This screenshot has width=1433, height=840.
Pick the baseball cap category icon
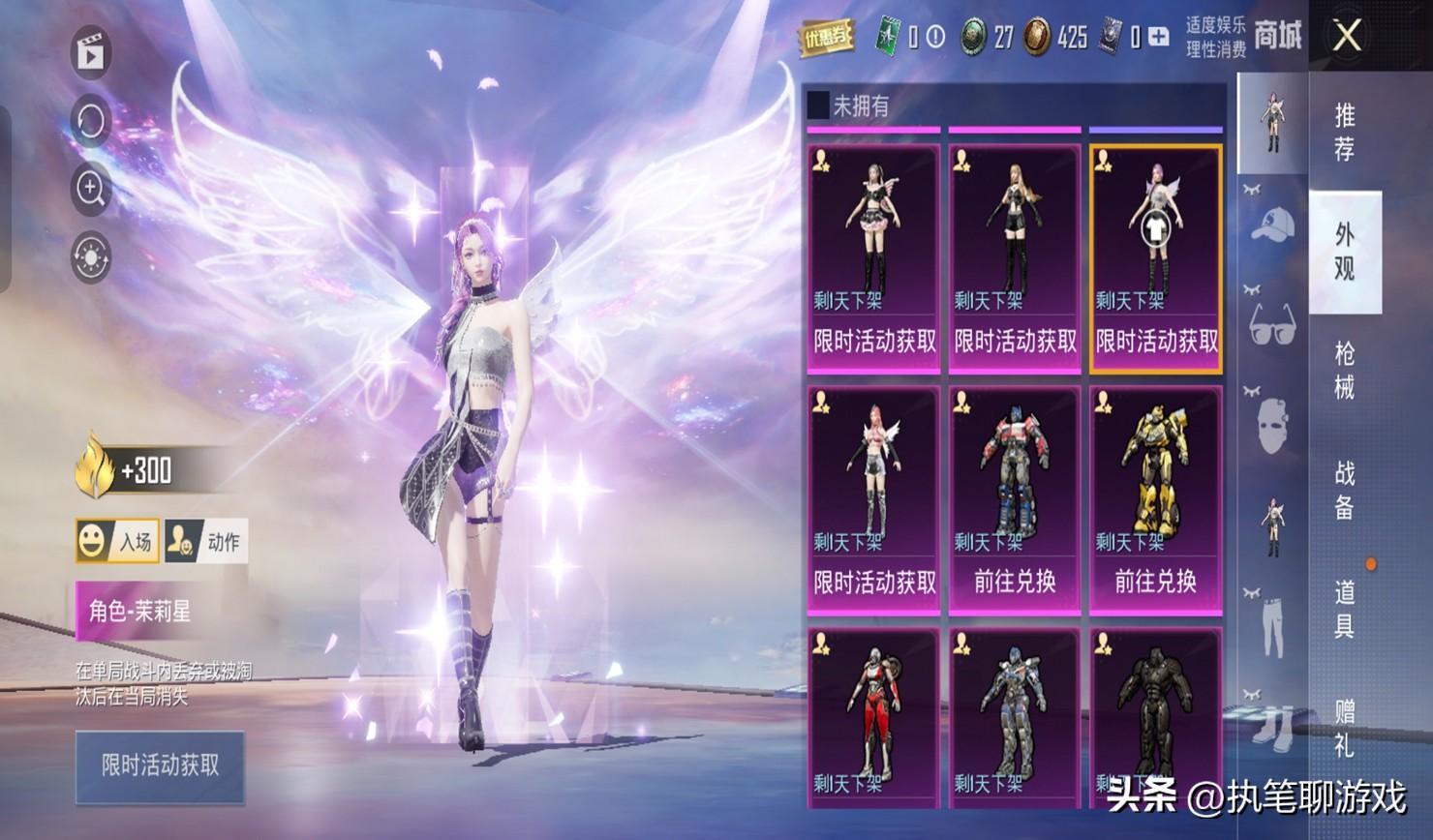tap(1272, 225)
